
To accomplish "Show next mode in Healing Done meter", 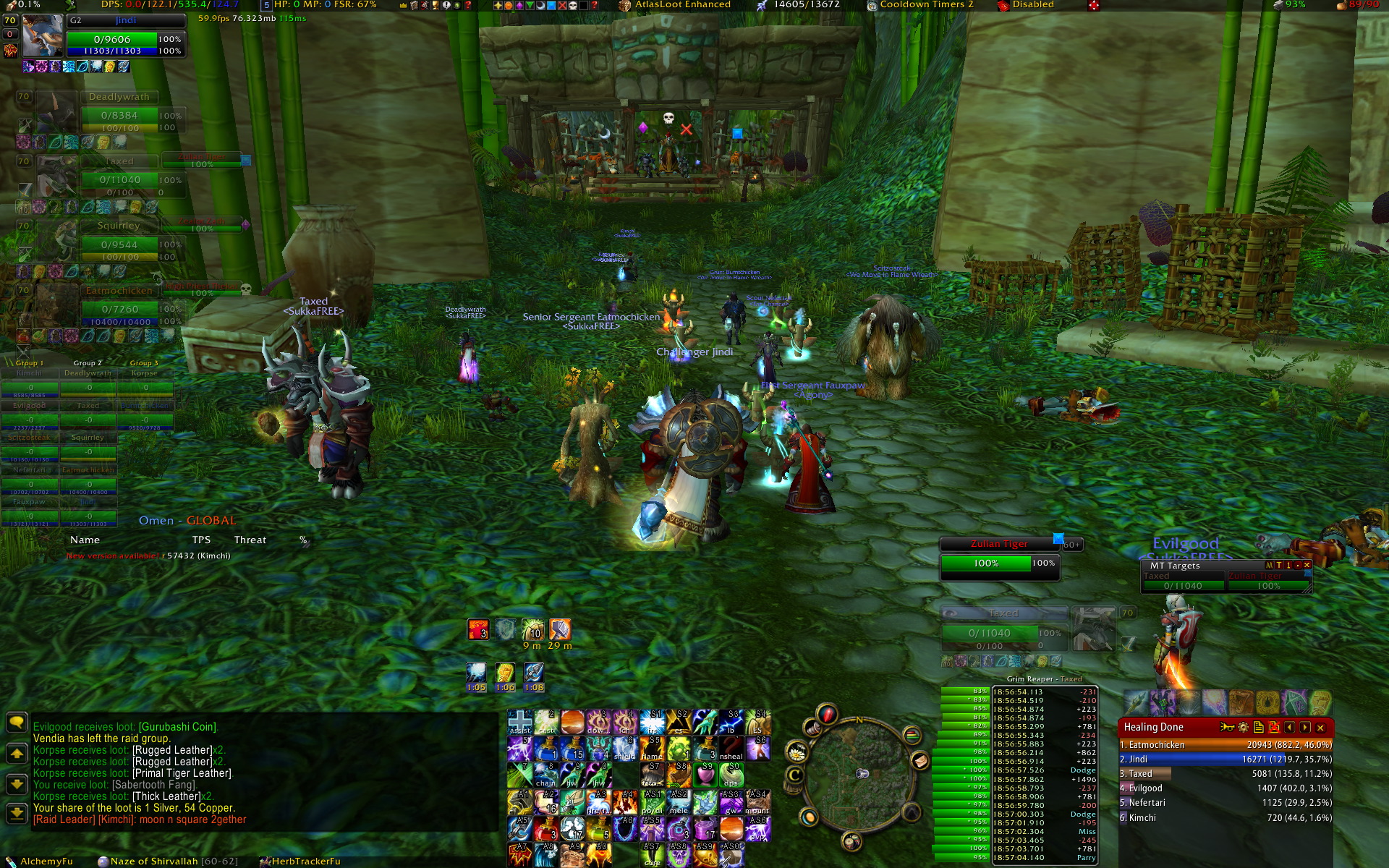I will (1305, 728).
